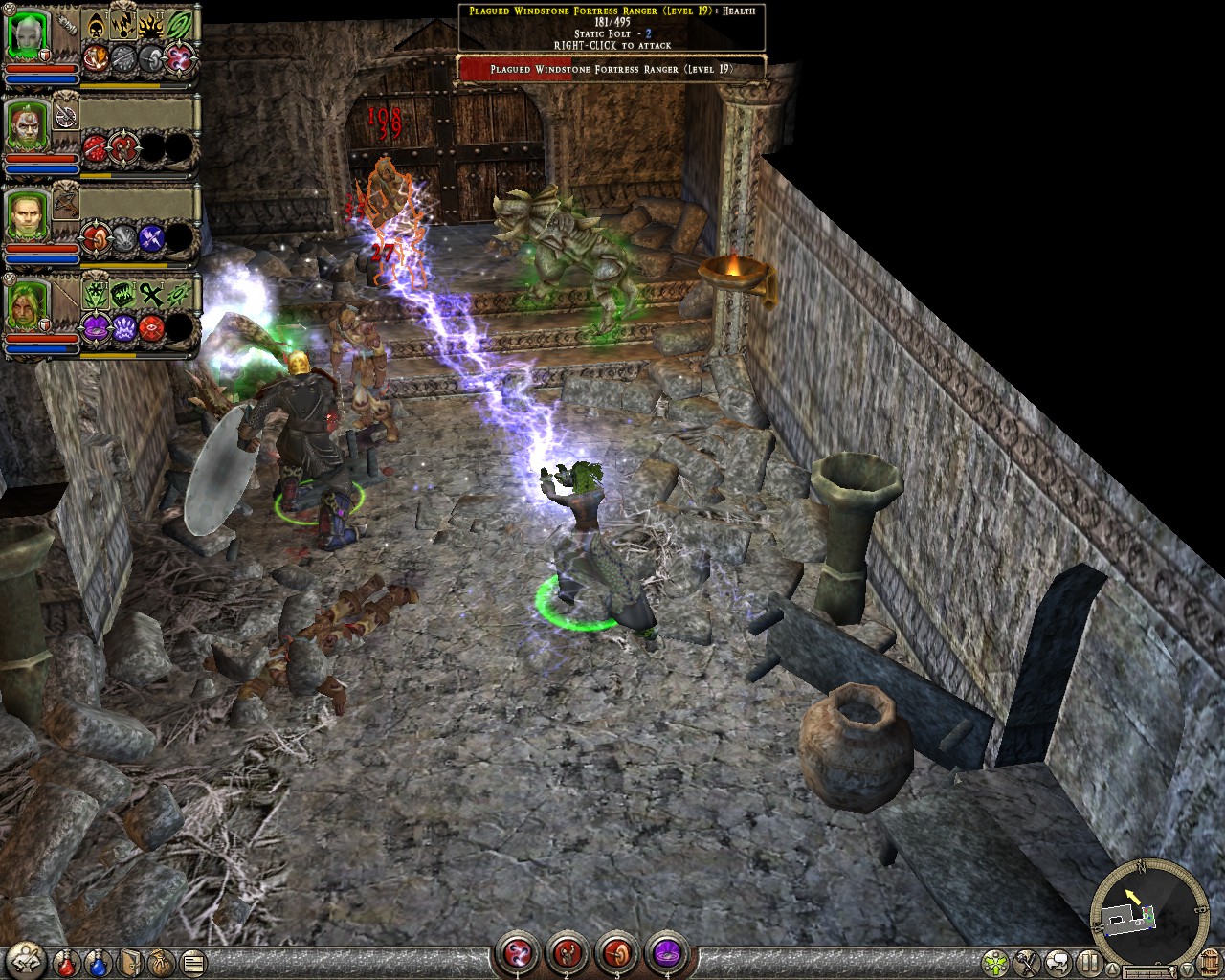1225x980 pixels.
Task: Use the red health potion
Action: (66, 961)
